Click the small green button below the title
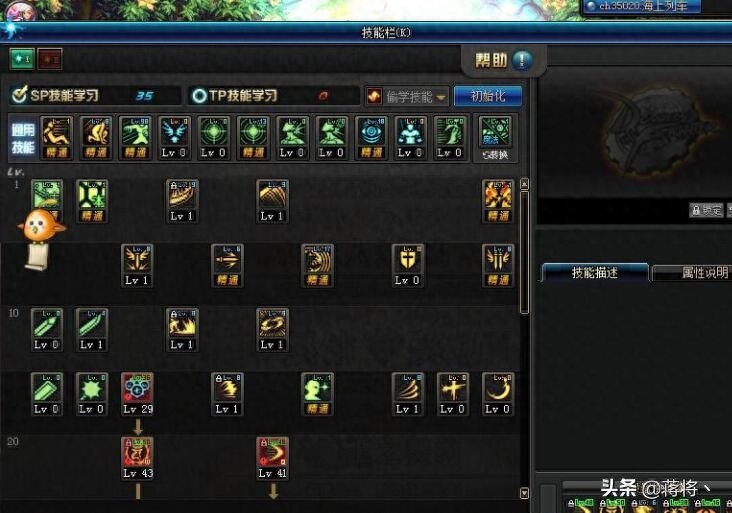This screenshot has width=732, height=513. coord(22,58)
